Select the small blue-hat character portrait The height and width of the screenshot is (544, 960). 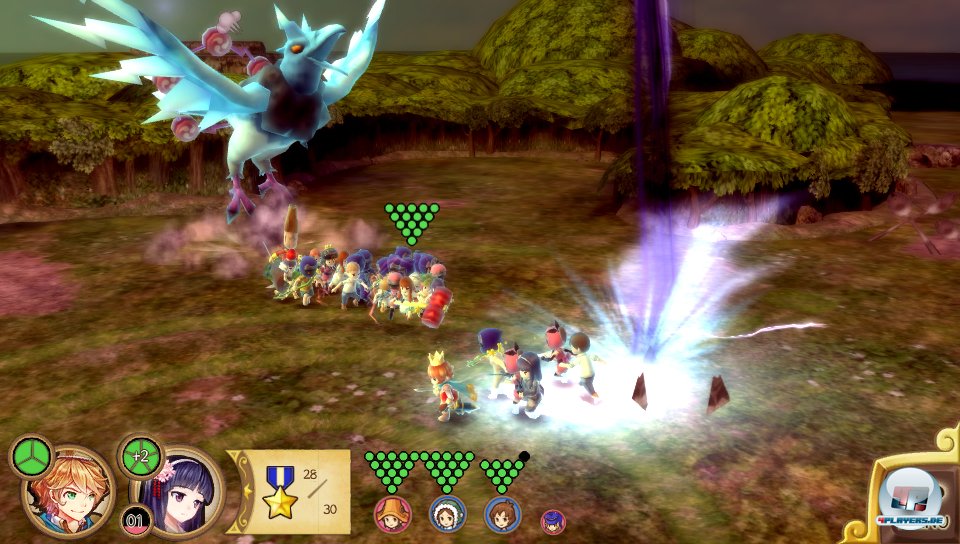click(x=553, y=521)
